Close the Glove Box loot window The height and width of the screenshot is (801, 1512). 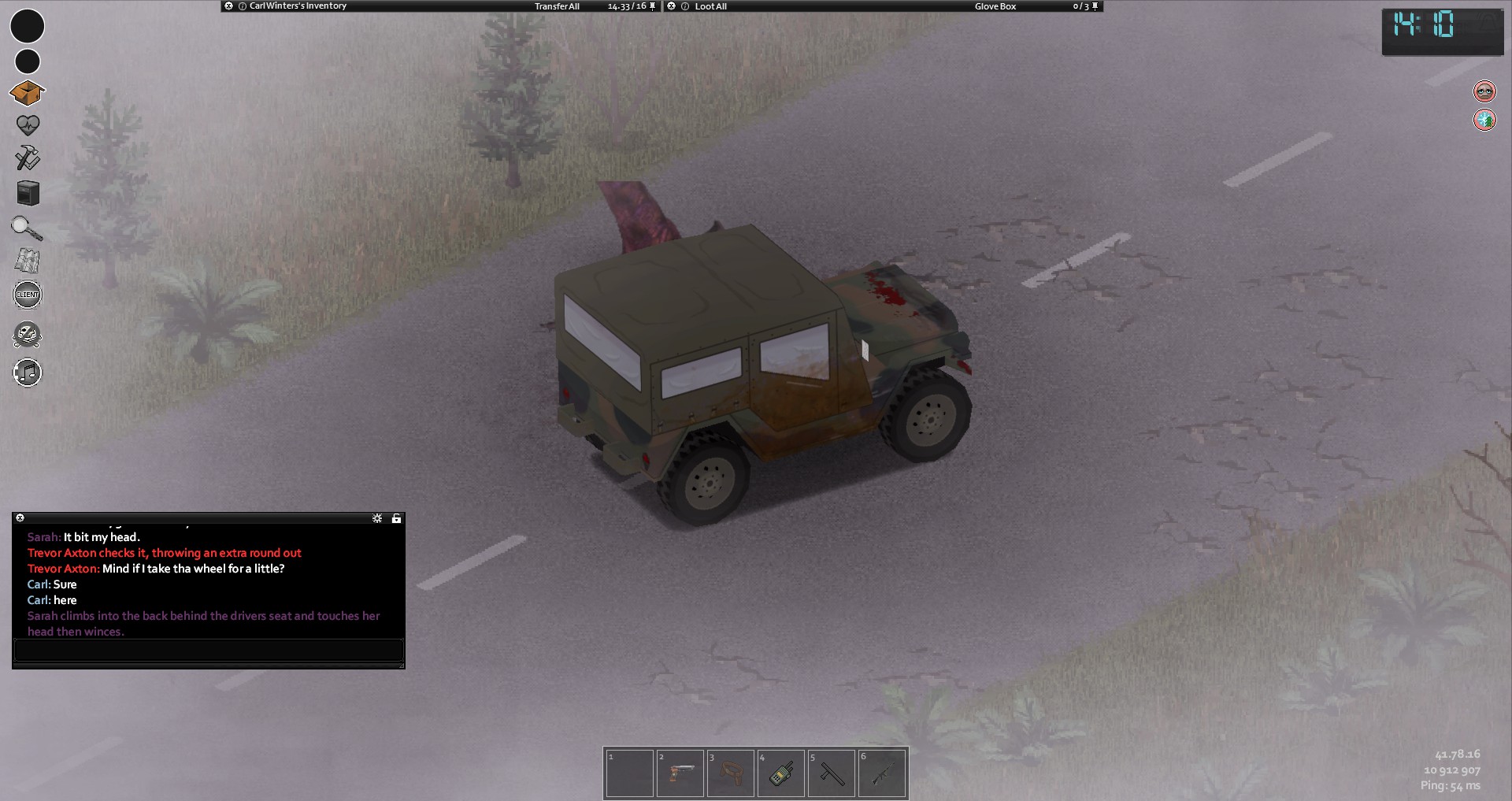(x=672, y=6)
